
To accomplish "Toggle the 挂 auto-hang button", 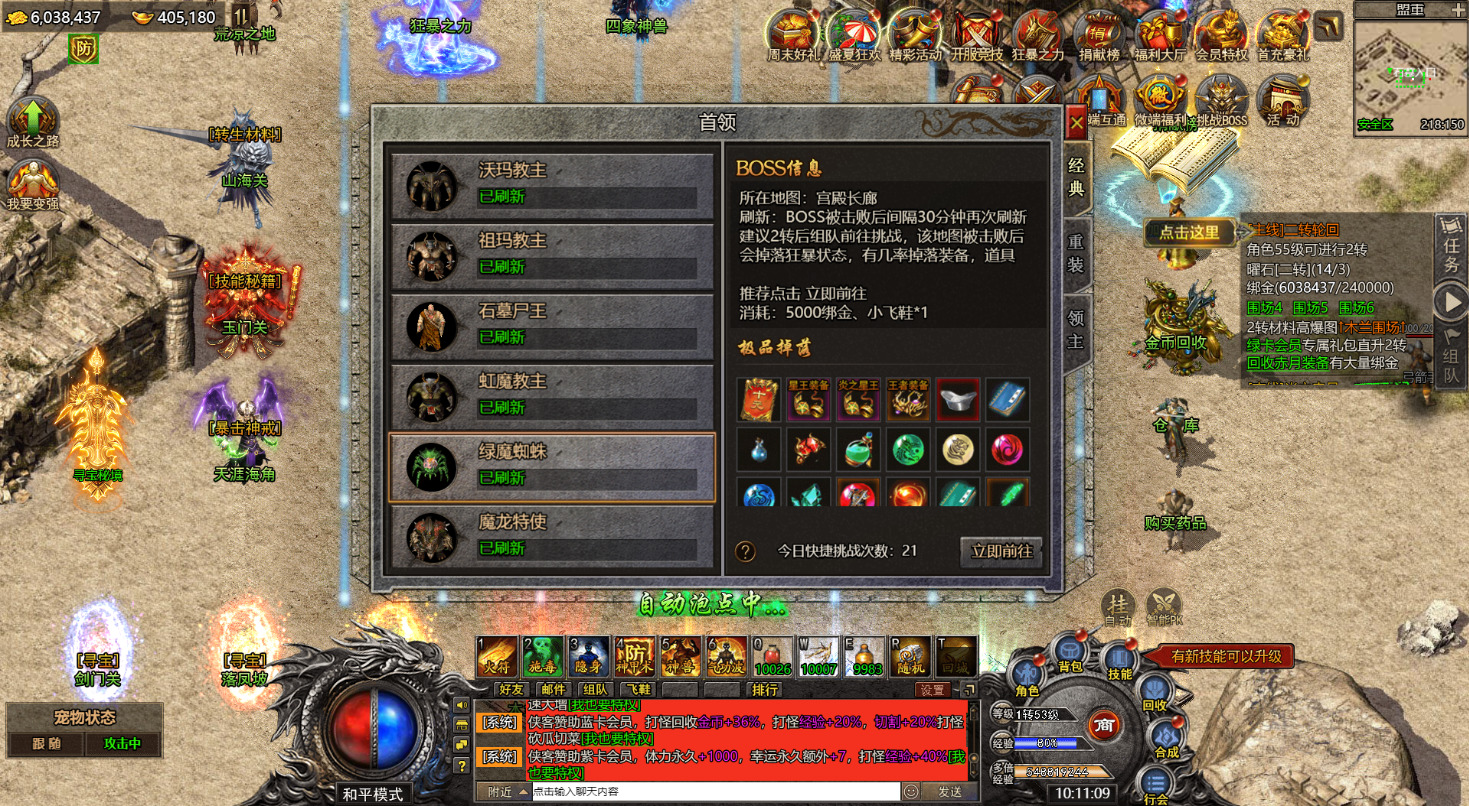I will pyautogui.click(x=1118, y=606).
